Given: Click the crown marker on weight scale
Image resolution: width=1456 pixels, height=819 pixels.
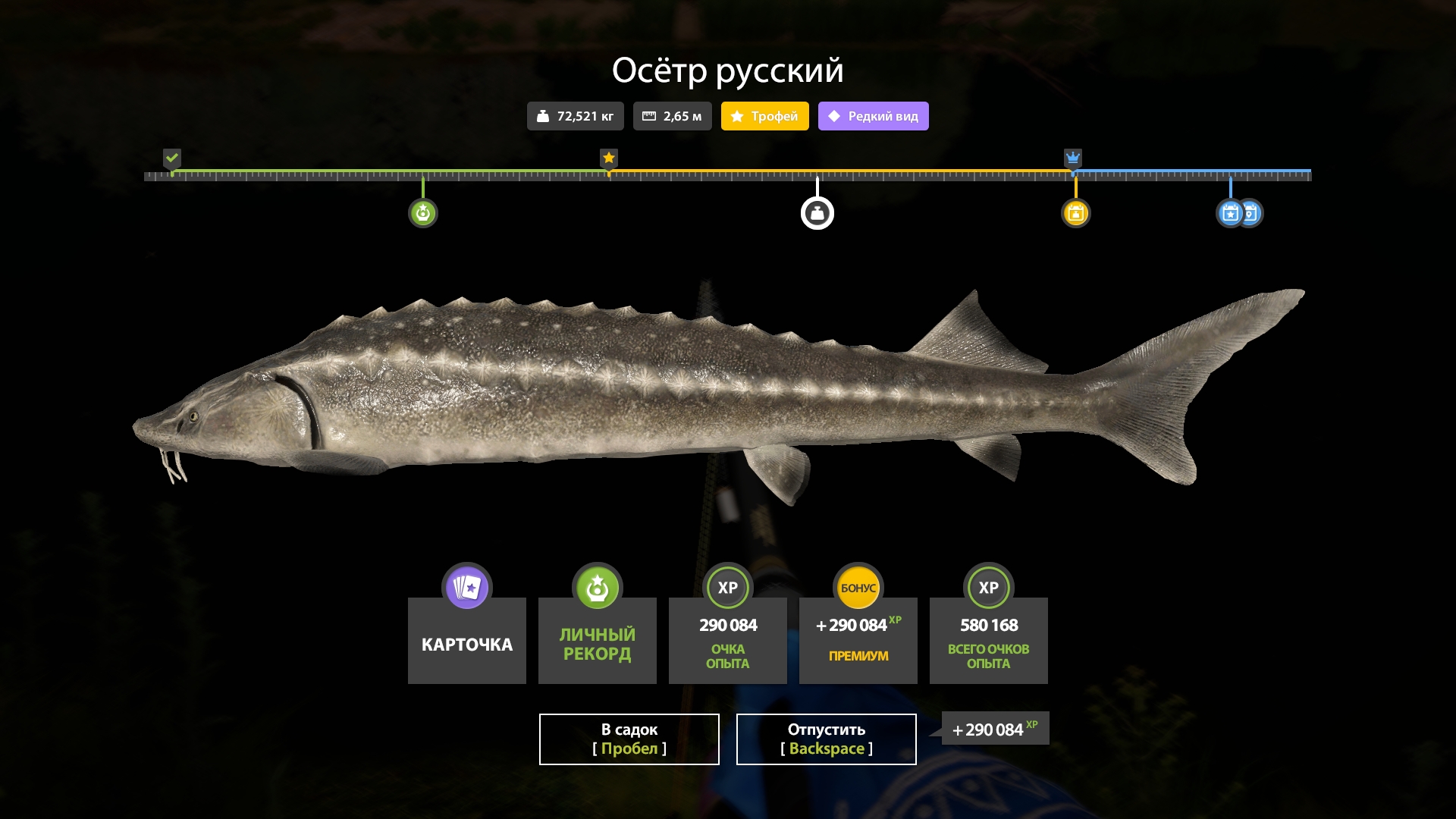Looking at the screenshot, I should [x=1072, y=158].
